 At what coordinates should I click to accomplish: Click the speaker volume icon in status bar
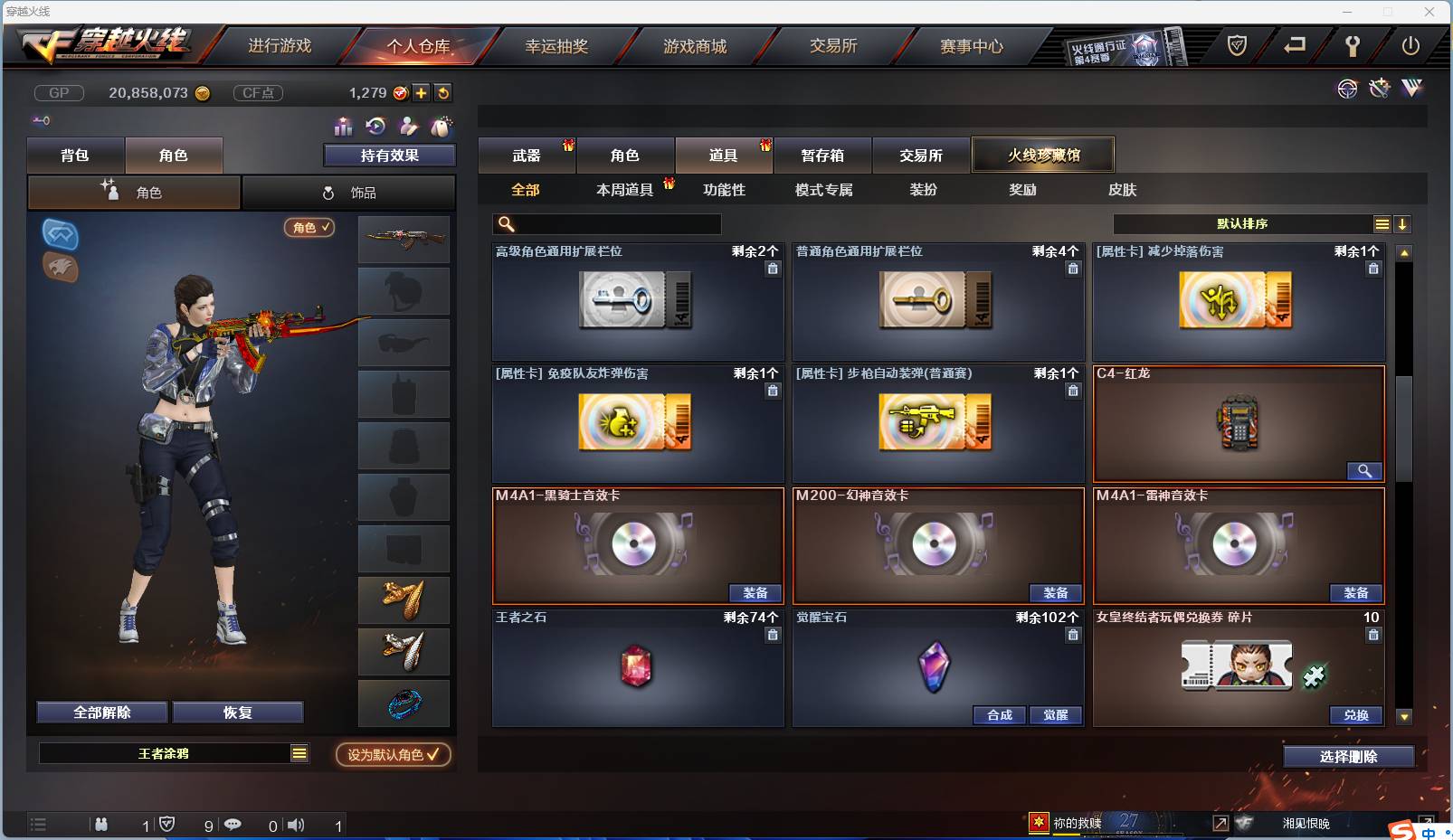296,825
